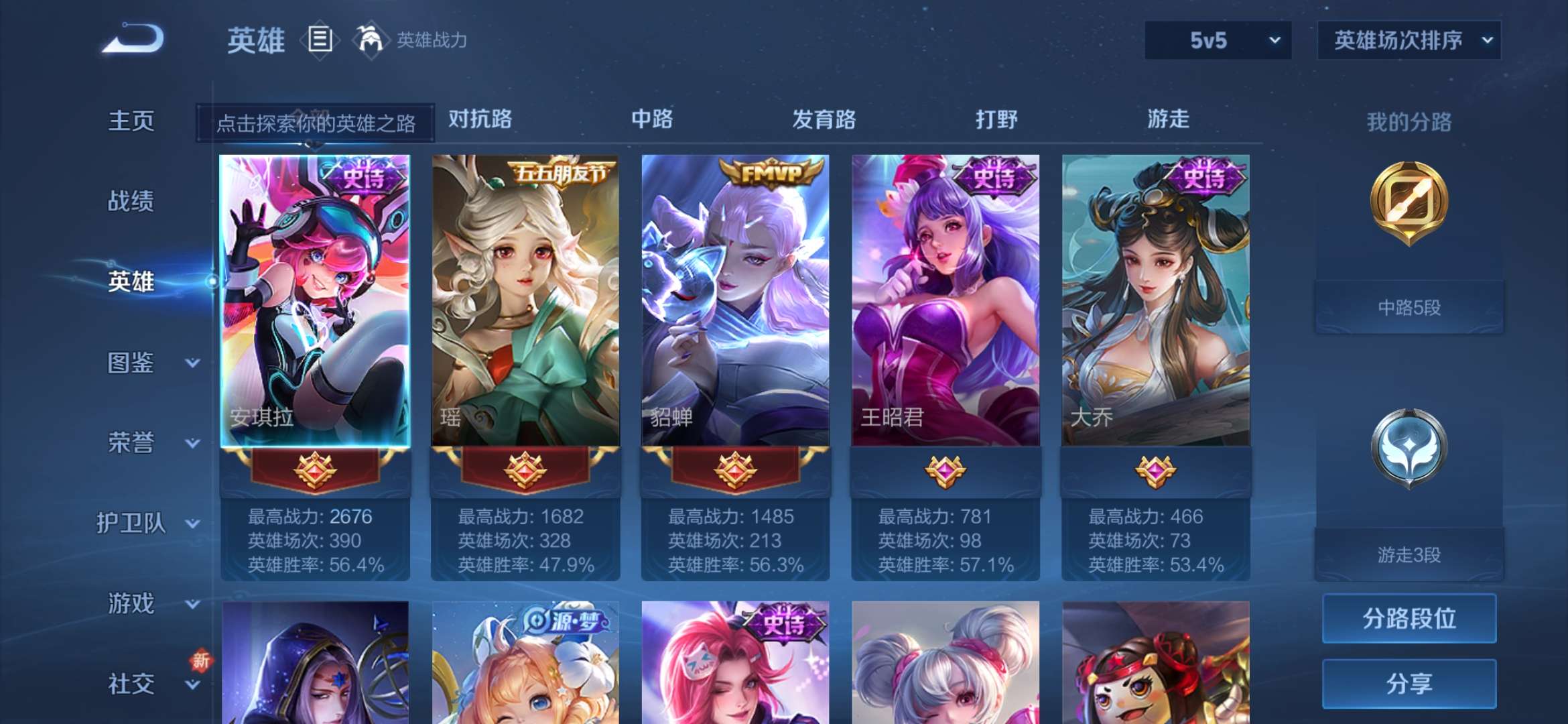Viewport: 1568px width, 724px height.
Task: Click the 英雄战力 helmet icon
Action: point(373,40)
